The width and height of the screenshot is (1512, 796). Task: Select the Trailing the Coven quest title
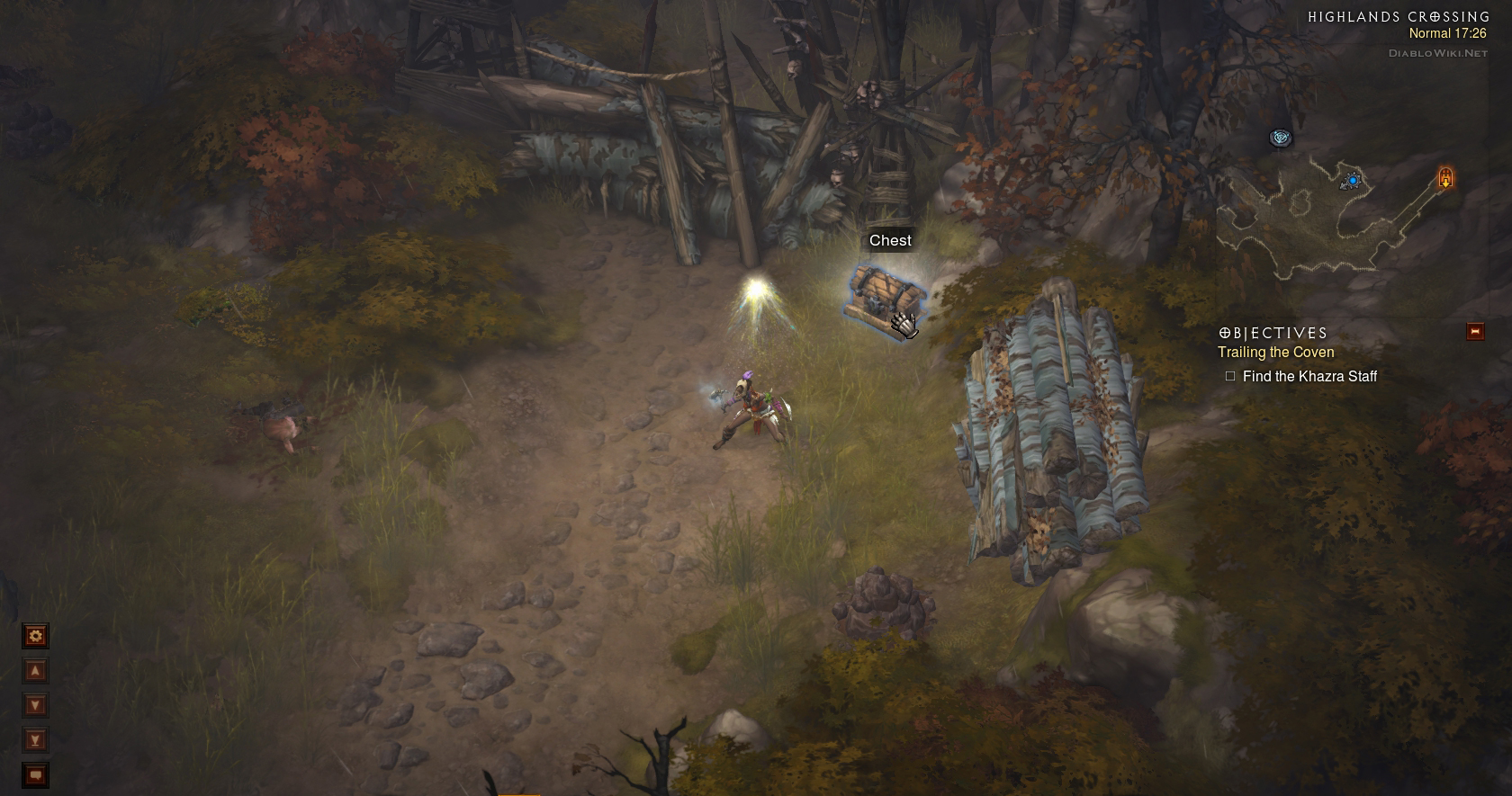(1275, 353)
